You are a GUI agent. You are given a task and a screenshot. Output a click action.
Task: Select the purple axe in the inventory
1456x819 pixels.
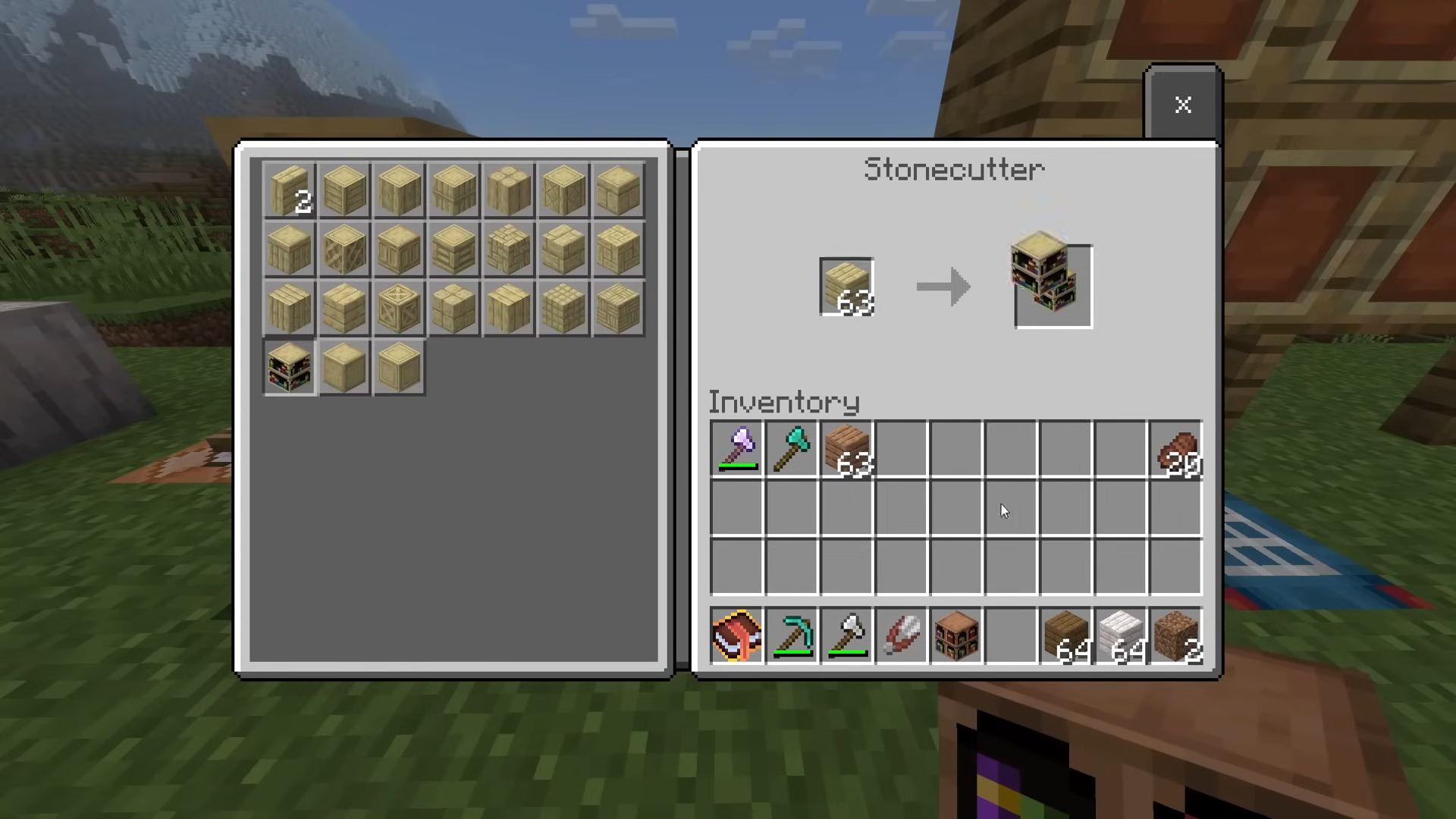[x=737, y=449]
